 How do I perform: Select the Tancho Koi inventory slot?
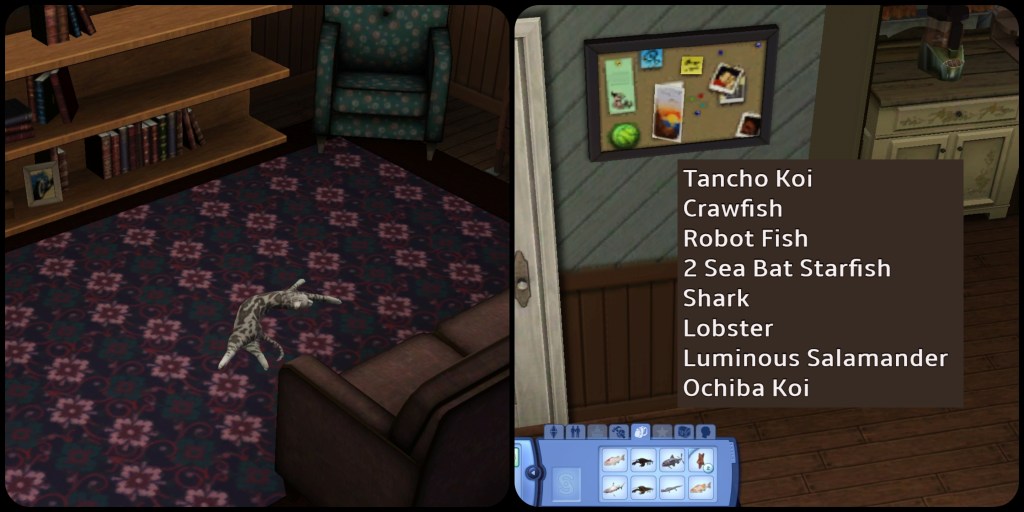(614, 461)
